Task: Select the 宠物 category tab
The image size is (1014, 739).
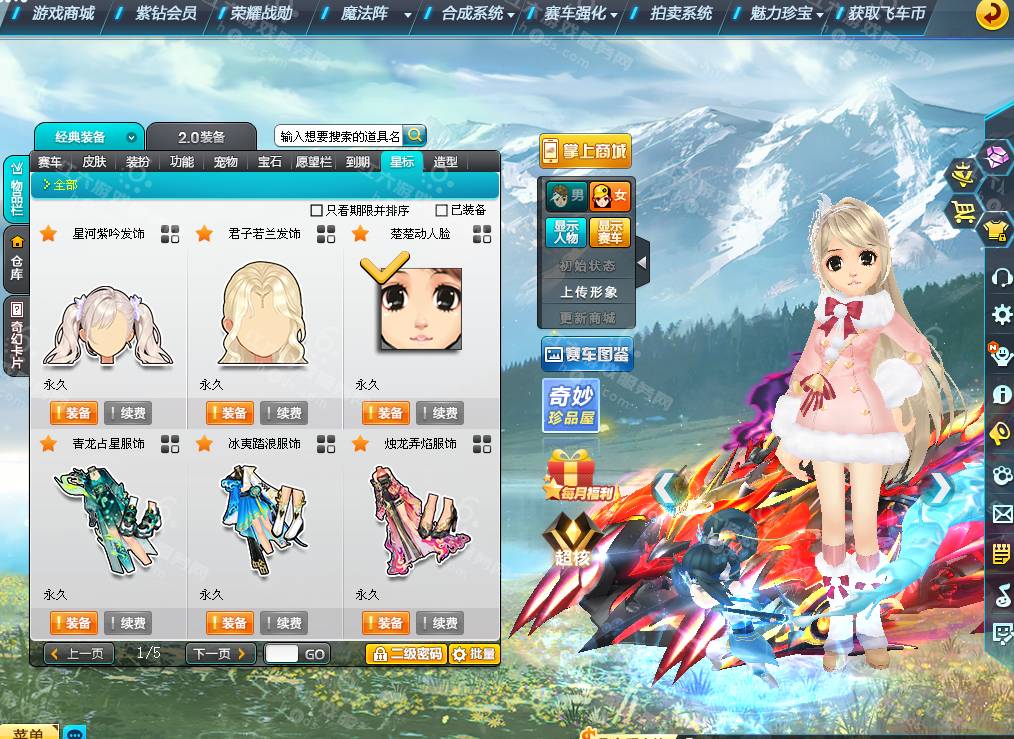Action: point(226,162)
